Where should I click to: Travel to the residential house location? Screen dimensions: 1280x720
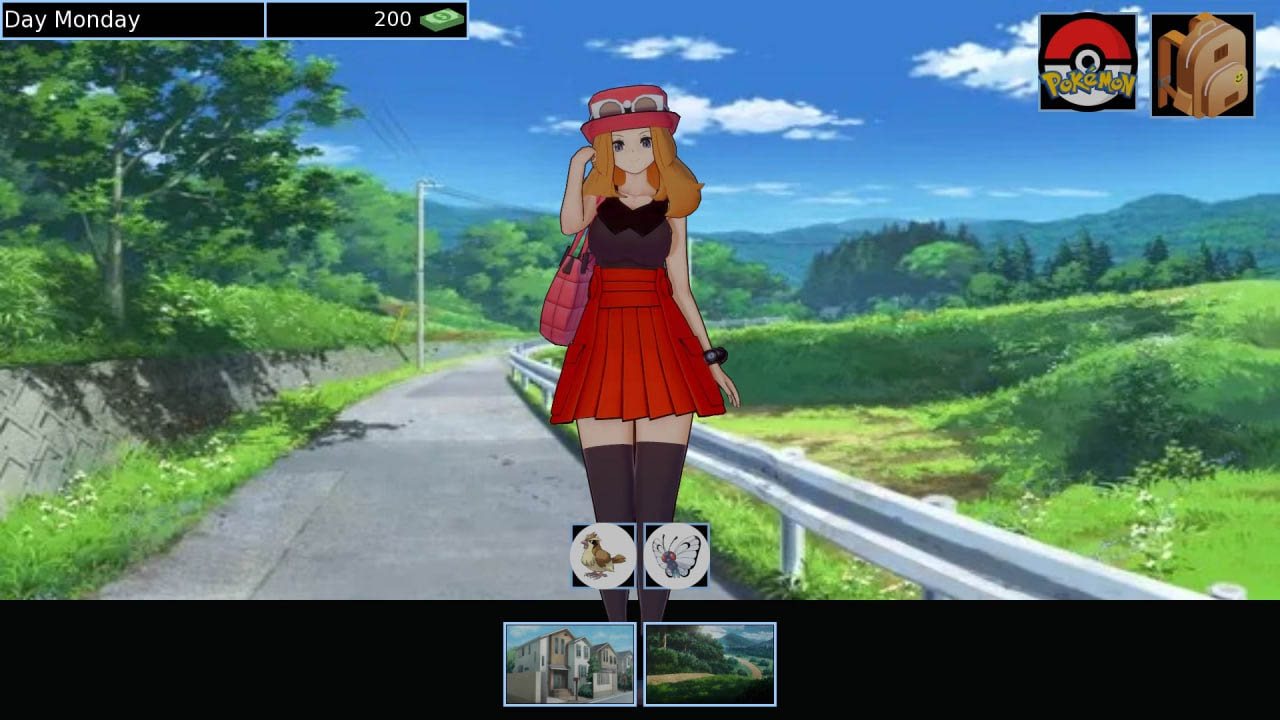pos(568,663)
